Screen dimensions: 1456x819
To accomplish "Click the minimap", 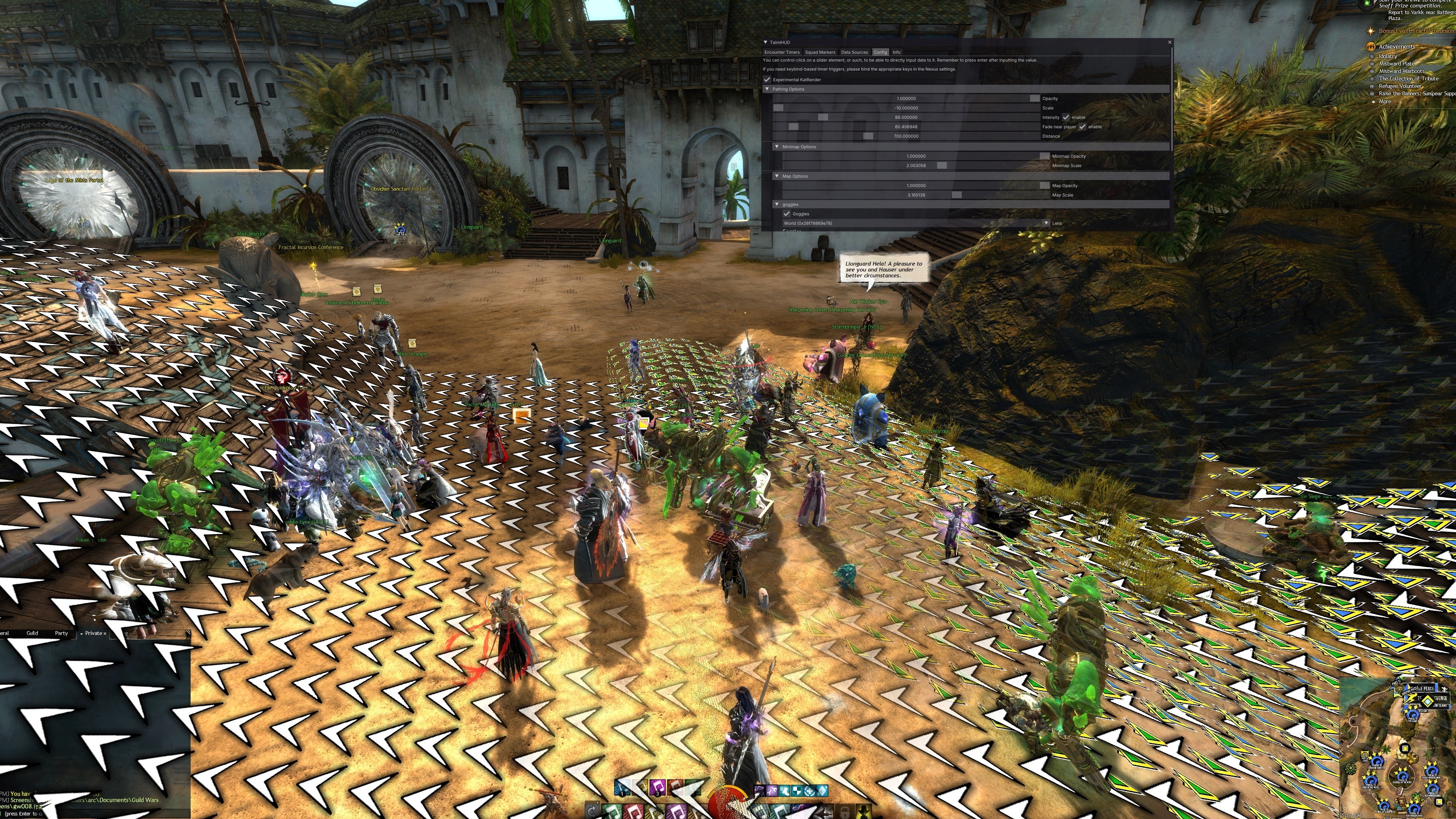I will 1396,746.
